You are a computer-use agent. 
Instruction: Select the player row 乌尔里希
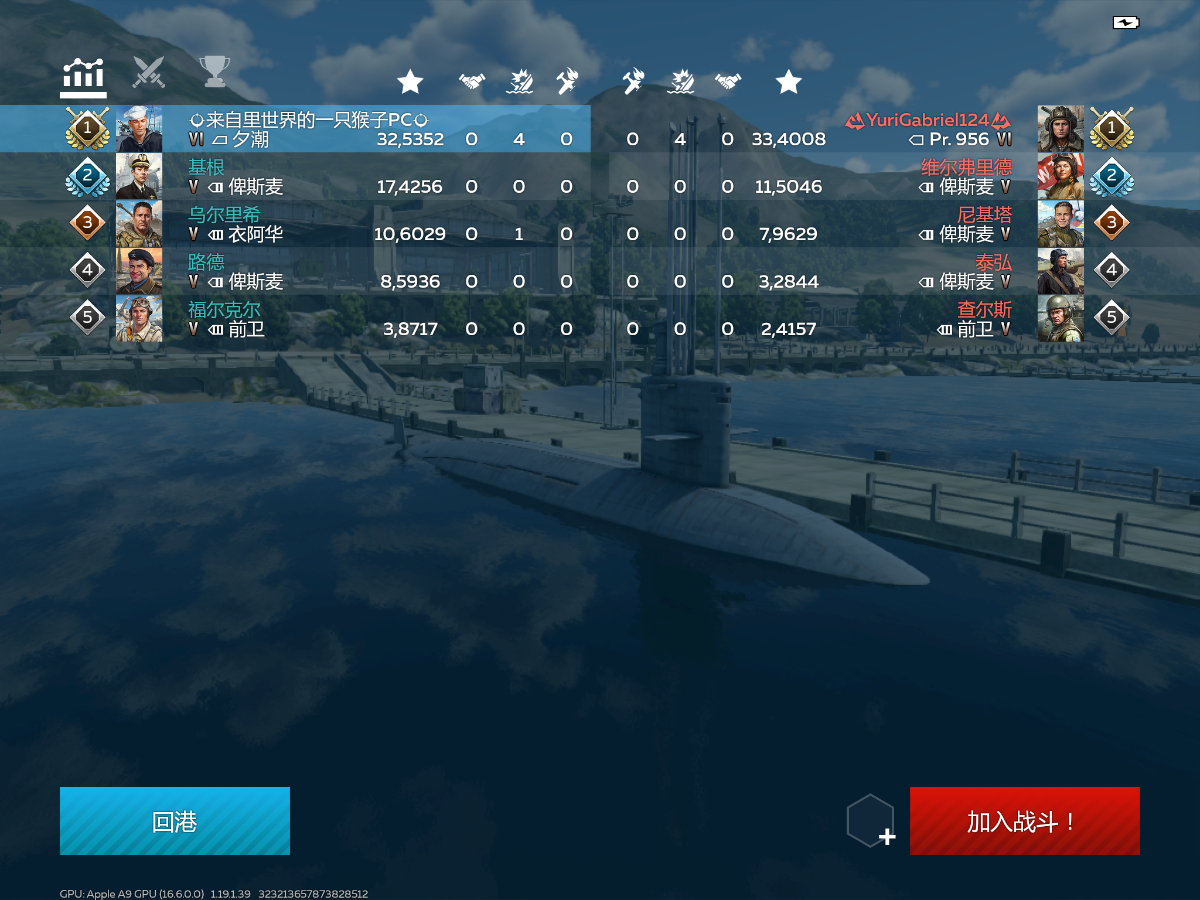point(300,224)
